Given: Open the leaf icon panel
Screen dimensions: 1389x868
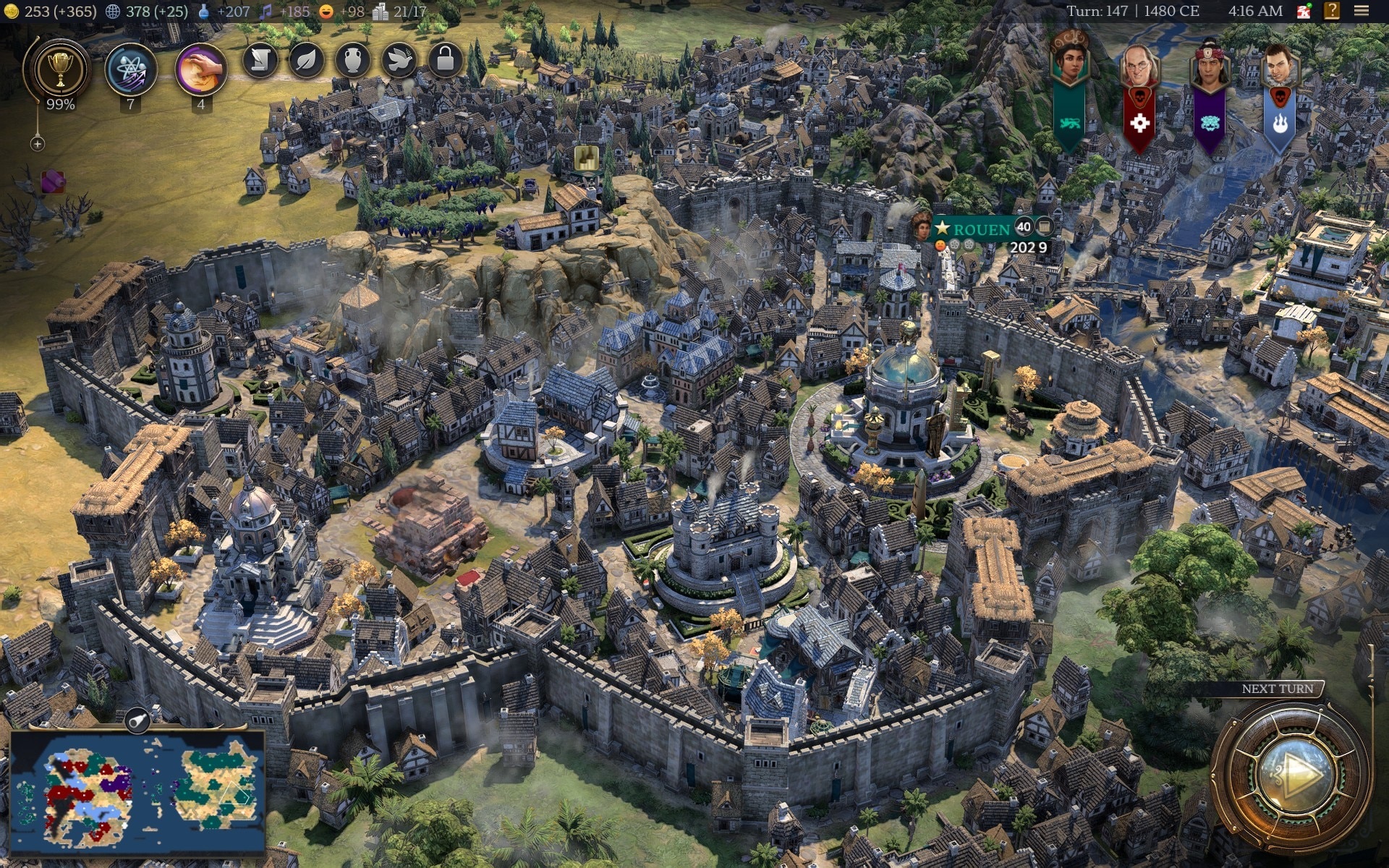Looking at the screenshot, I should tap(306, 60).
